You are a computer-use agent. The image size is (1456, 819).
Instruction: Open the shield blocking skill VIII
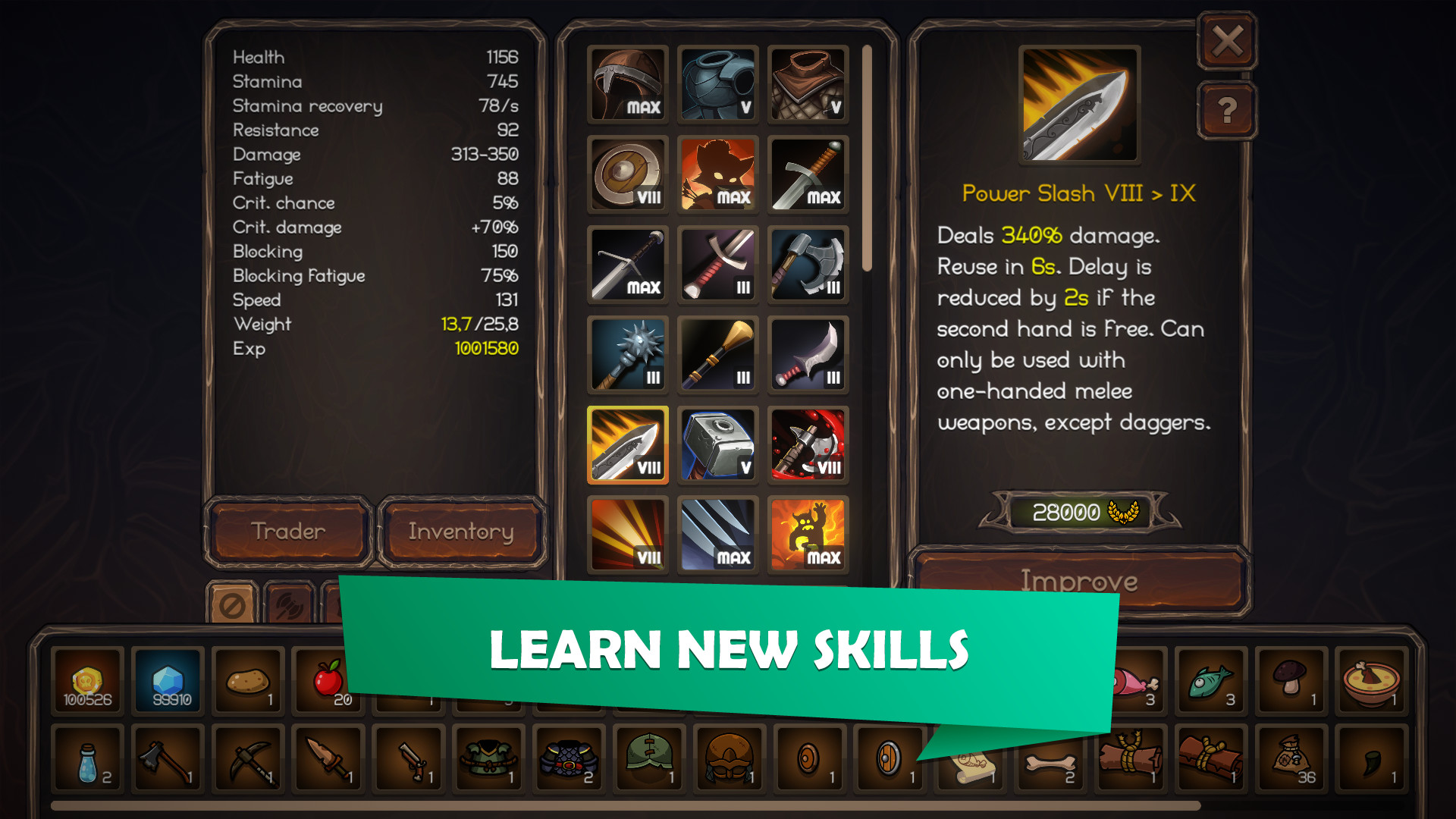point(627,174)
